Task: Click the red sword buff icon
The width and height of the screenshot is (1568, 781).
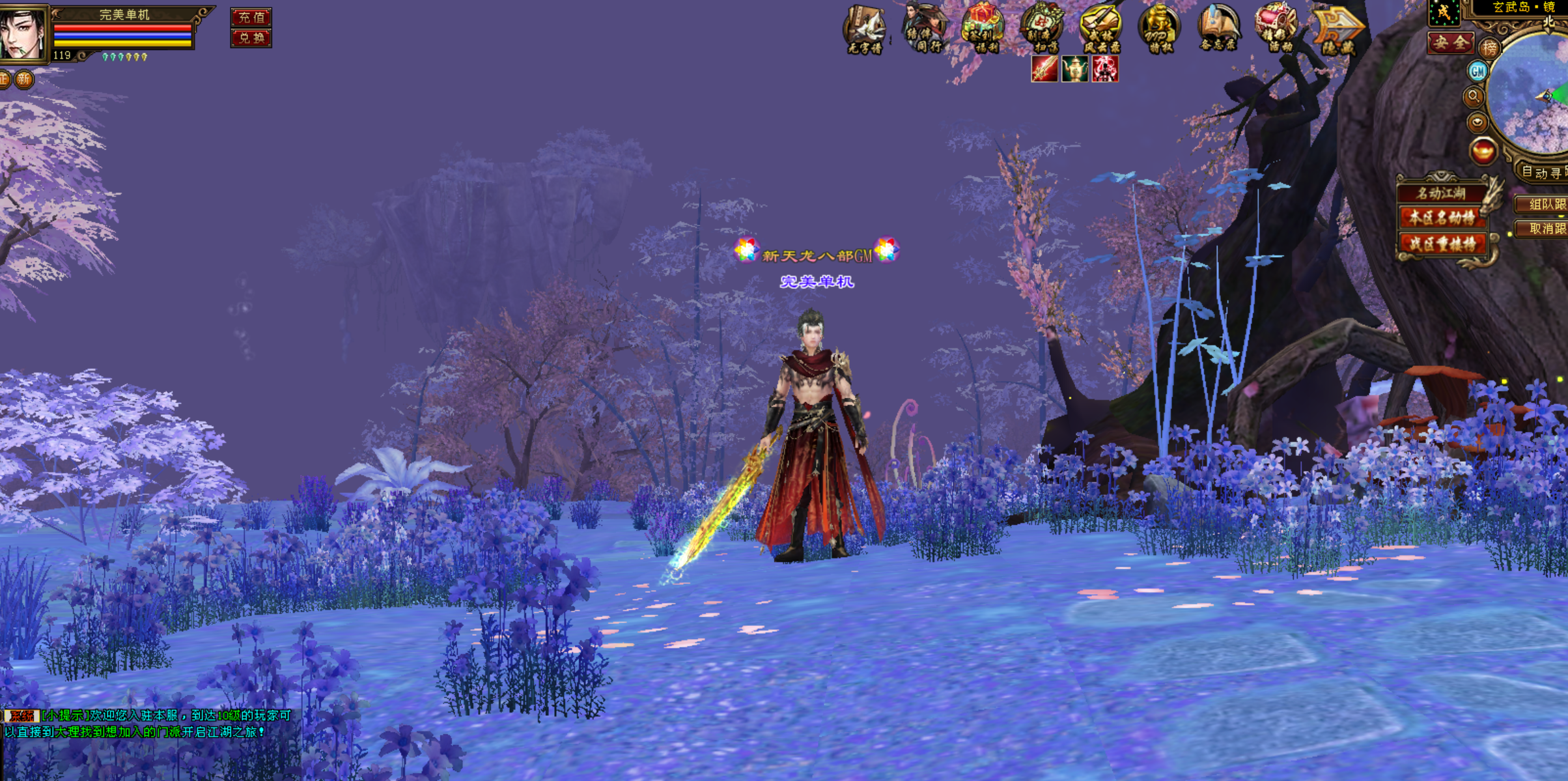Action: (x=1044, y=69)
